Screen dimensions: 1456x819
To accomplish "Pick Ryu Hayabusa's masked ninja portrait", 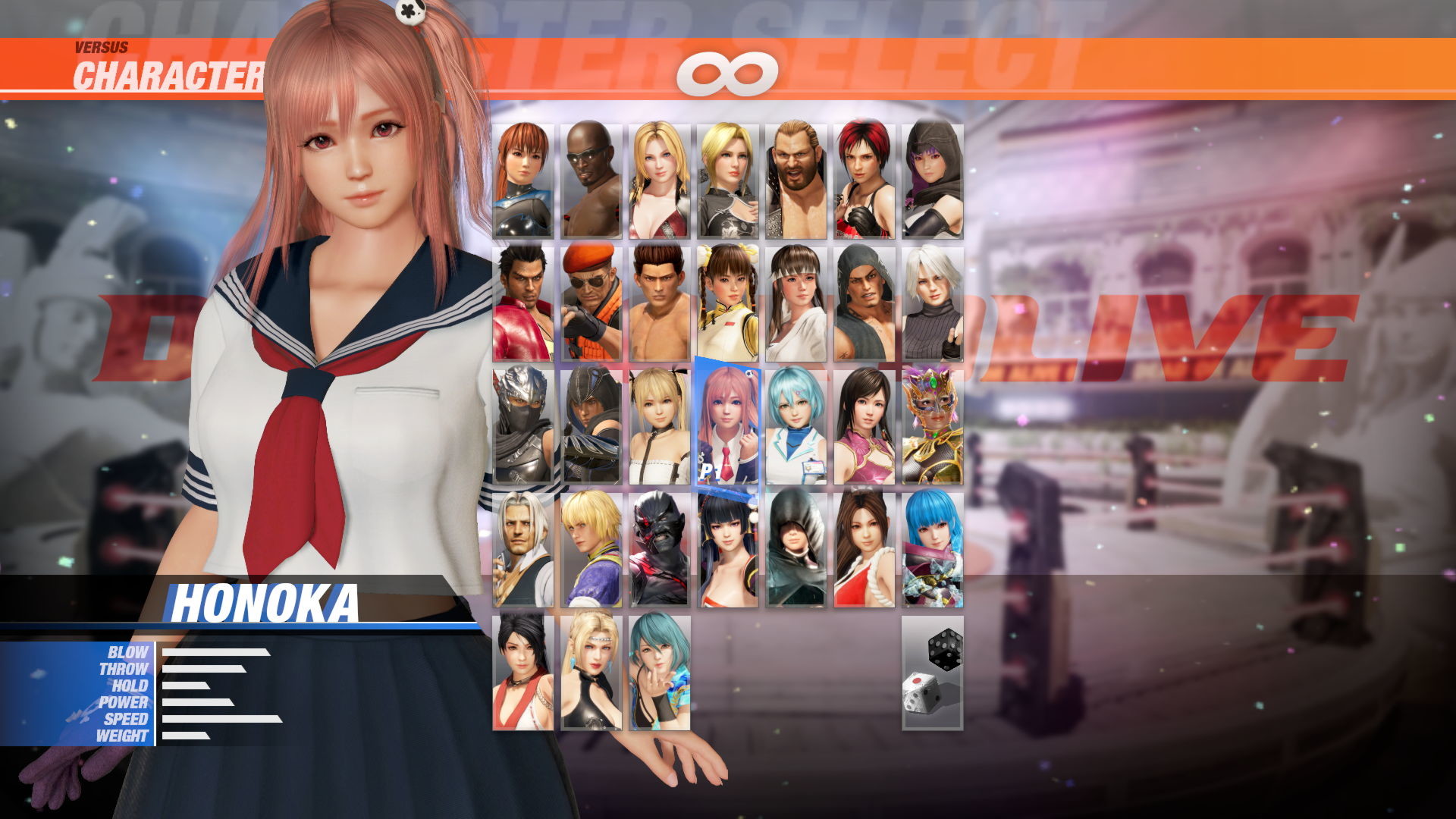I will click(x=522, y=425).
